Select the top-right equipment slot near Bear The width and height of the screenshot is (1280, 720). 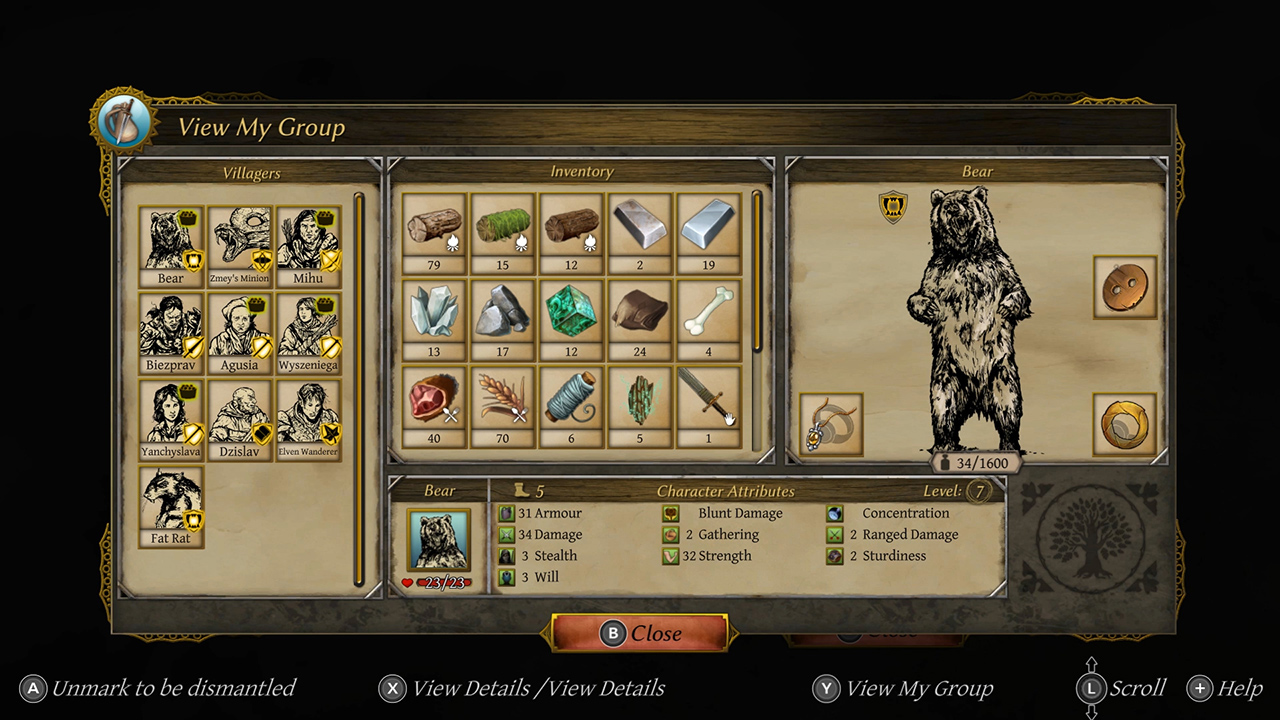[x=1125, y=288]
